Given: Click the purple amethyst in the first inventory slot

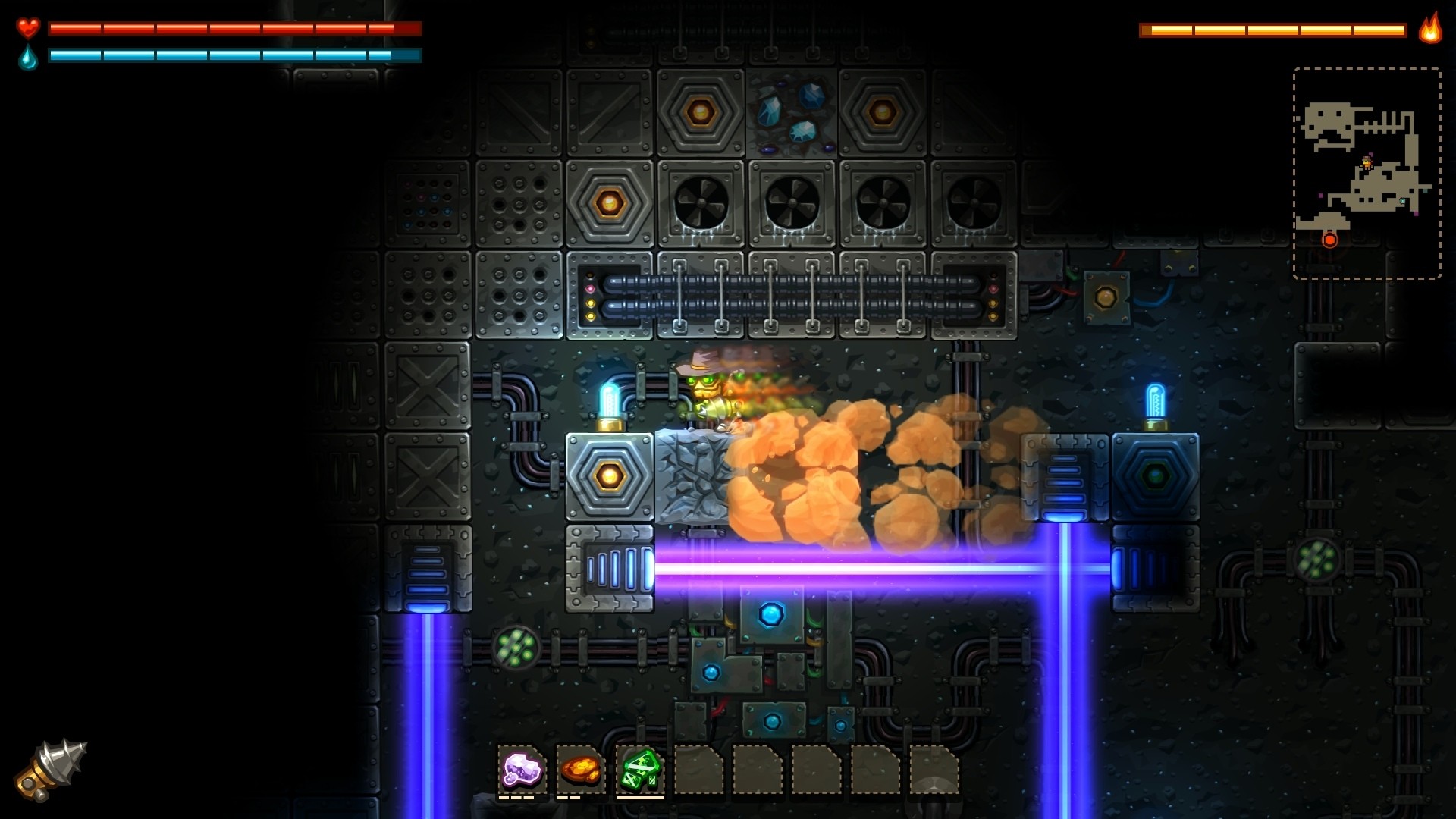Looking at the screenshot, I should coord(522,769).
